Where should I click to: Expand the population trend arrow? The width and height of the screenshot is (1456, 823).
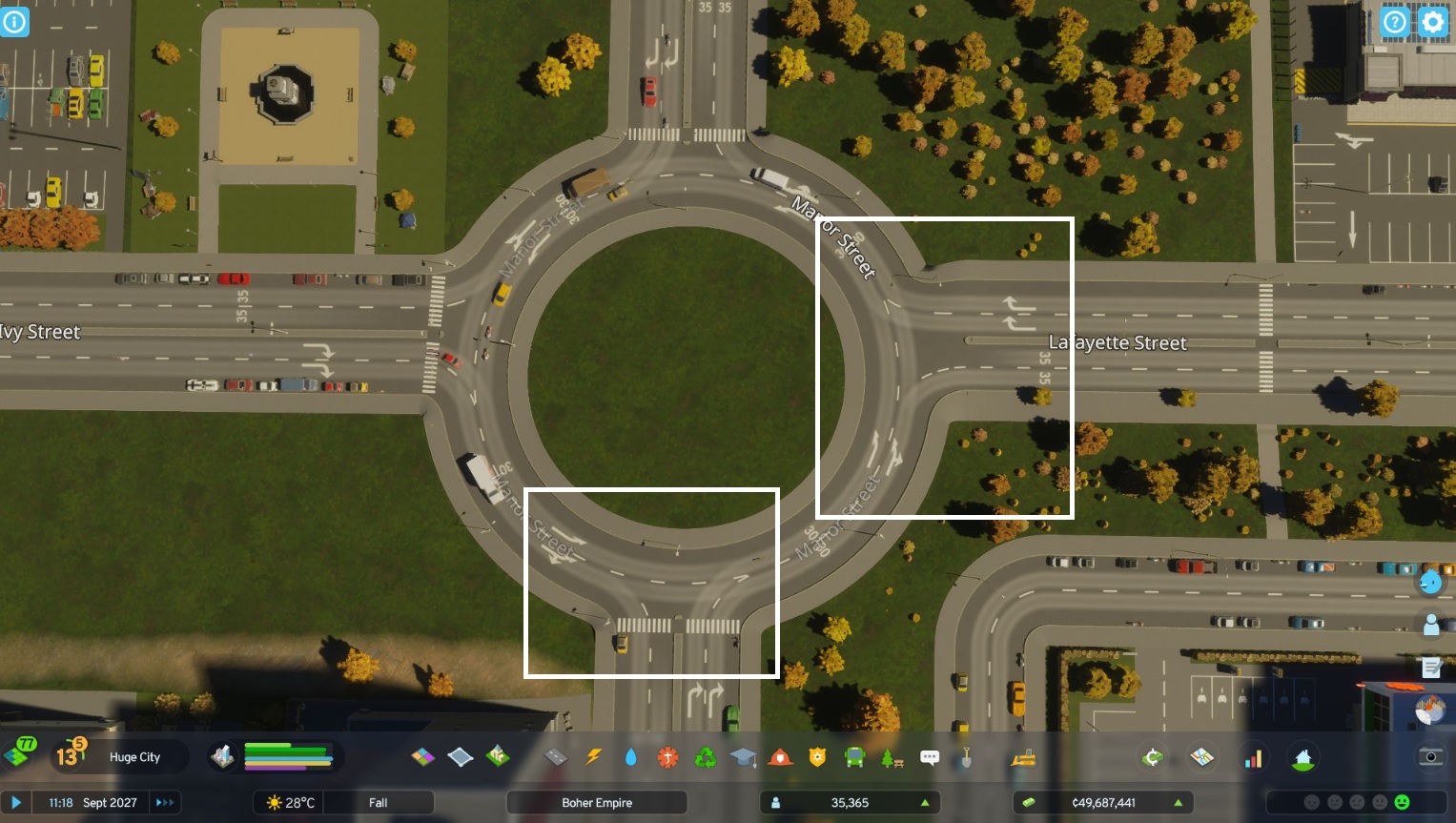click(x=923, y=802)
